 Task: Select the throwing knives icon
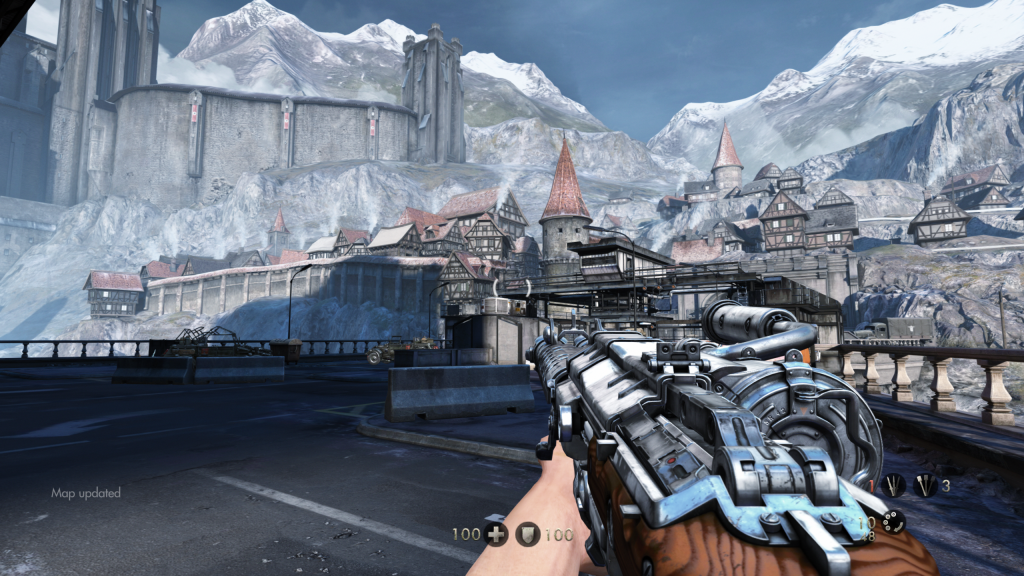pyautogui.click(x=893, y=486)
